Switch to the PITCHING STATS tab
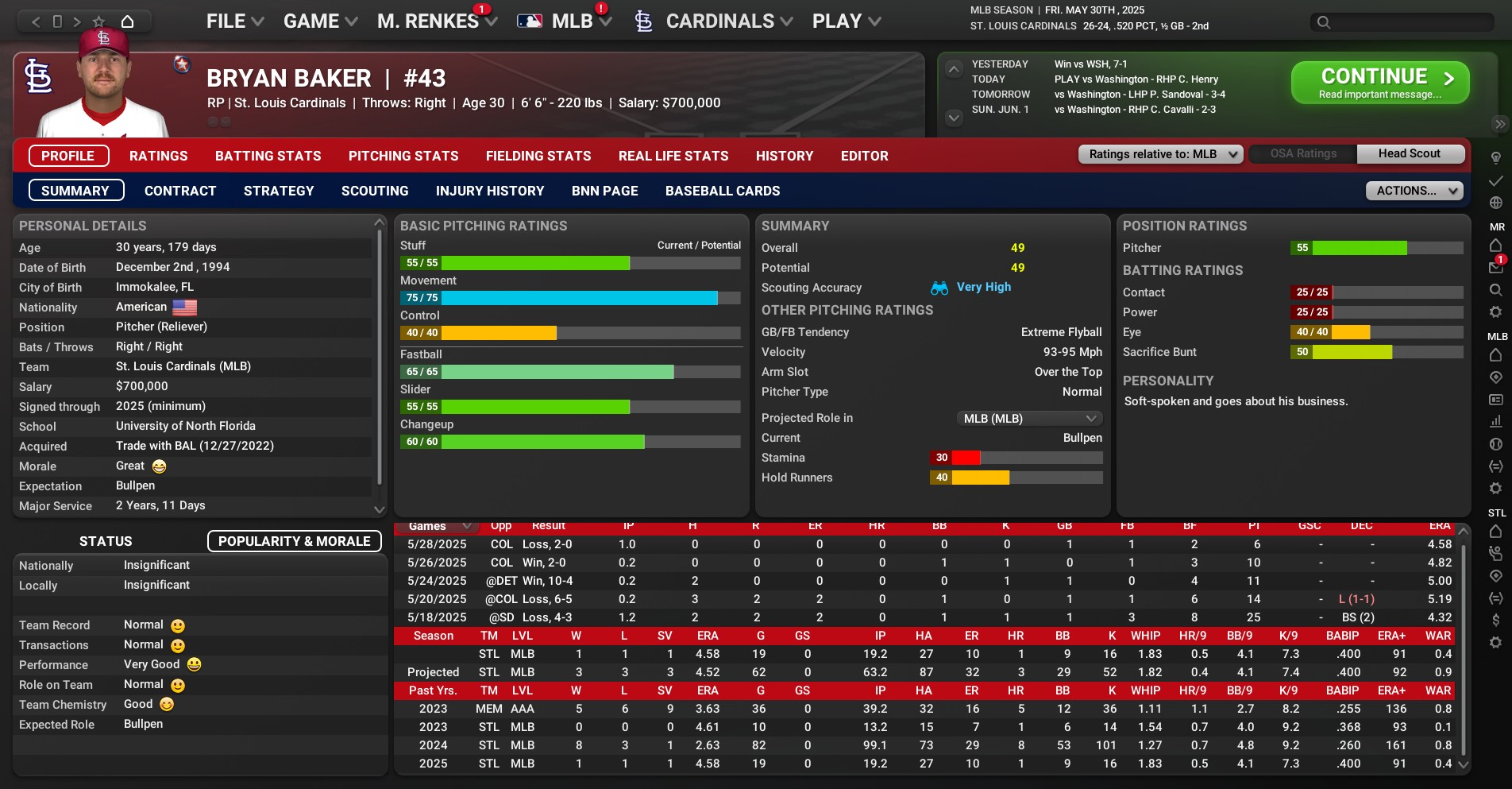This screenshot has width=1512, height=789. pyautogui.click(x=403, y=156)
